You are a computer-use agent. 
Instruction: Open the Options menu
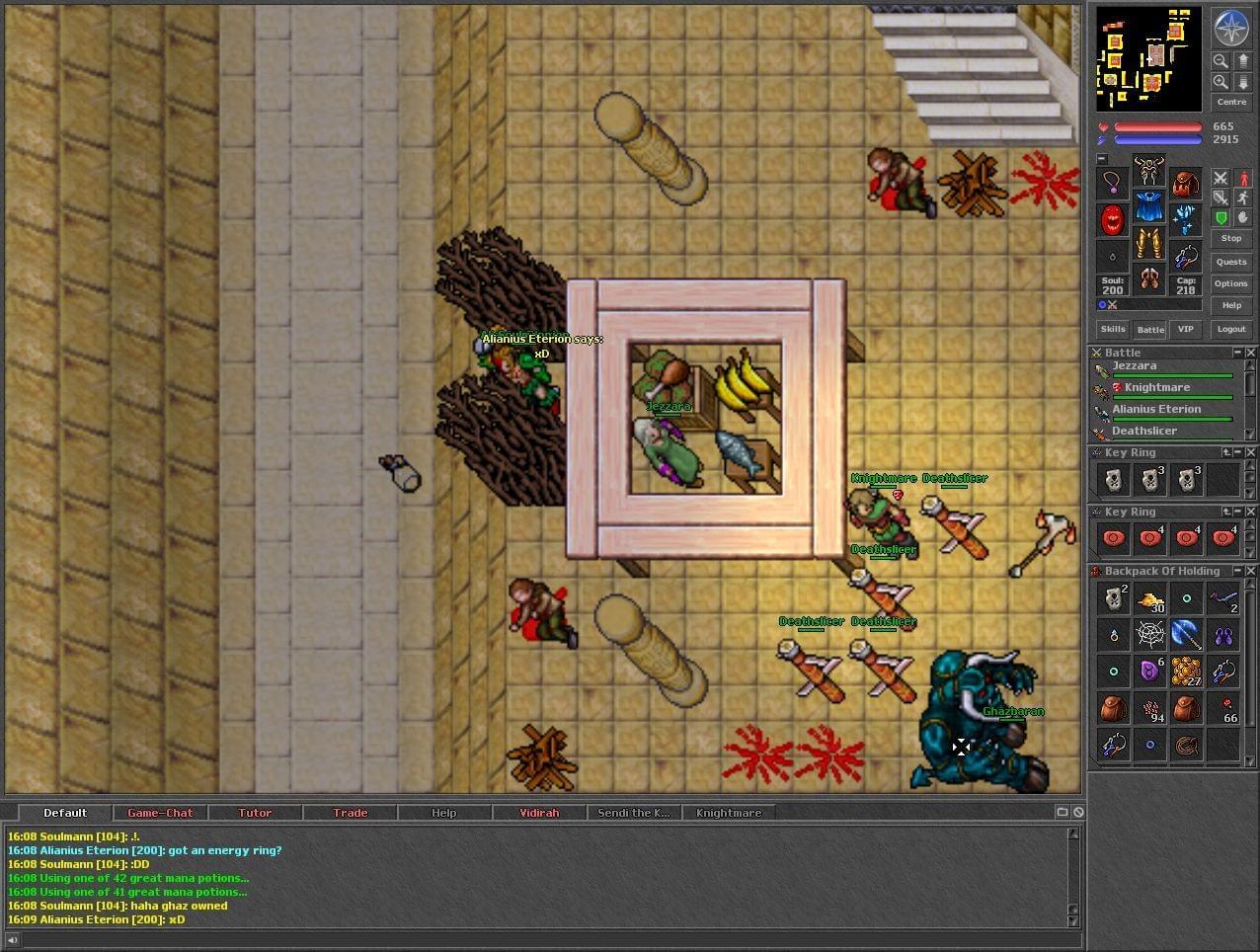click(1230, 283)
